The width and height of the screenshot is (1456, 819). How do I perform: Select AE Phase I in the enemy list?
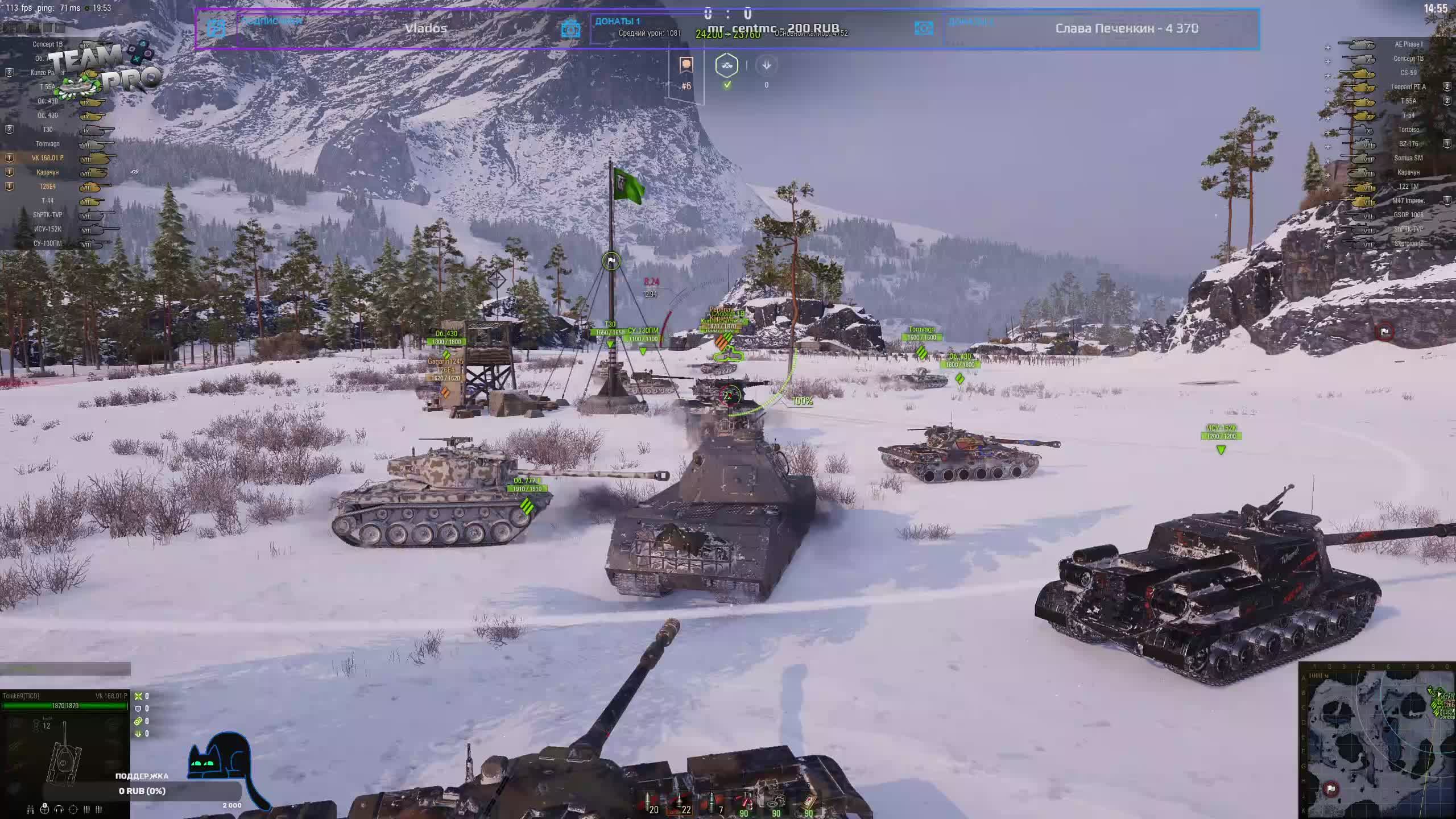(1408, 44)
